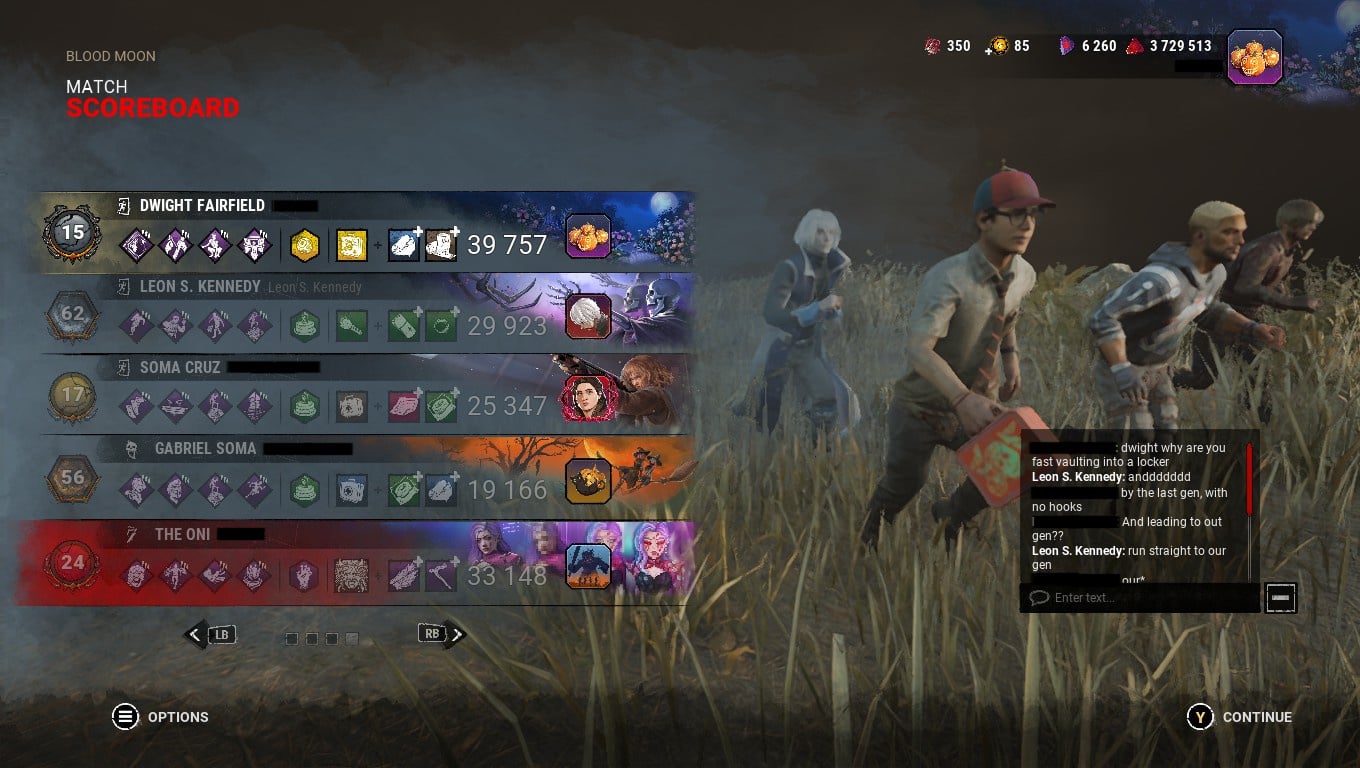This screenshot has width=1360, height=768.
Task: Click the collapse chat icon beside the text box
Action: tap(1280, 598)
